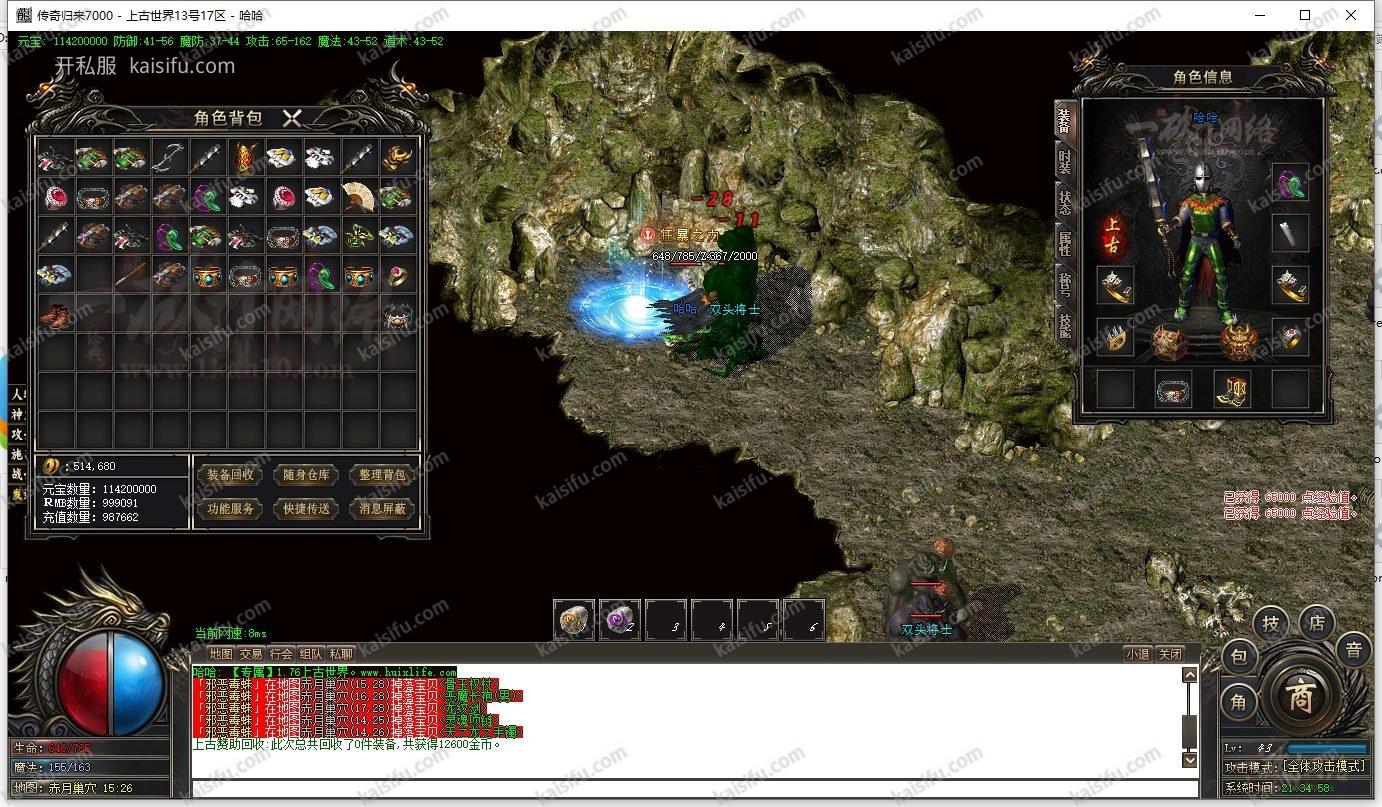
Task: Choose the 快捷传送 quick teleport button
Action: pos(306,509)
